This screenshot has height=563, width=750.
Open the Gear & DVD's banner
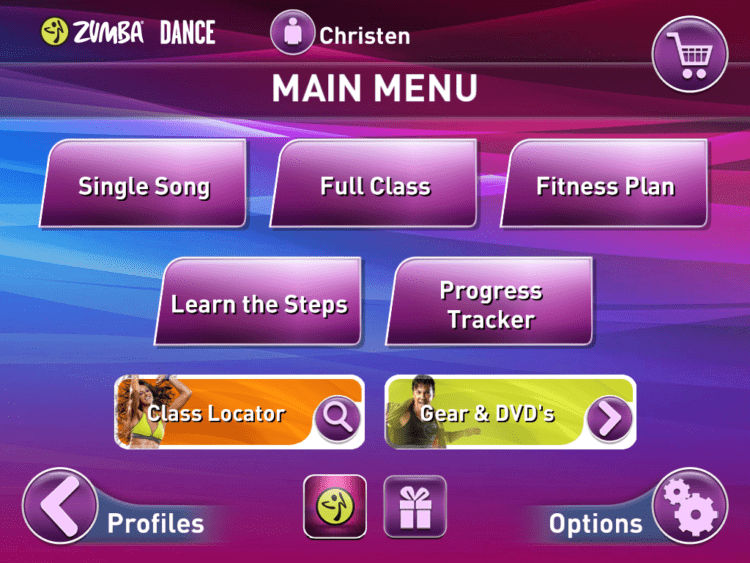[510, 413]
